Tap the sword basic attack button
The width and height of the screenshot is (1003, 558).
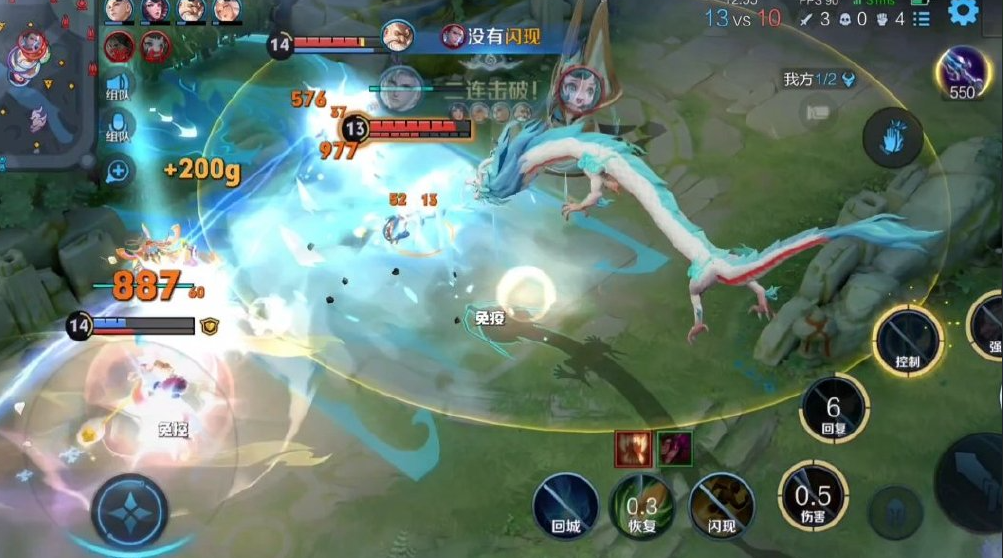click(x=972, y=482)
